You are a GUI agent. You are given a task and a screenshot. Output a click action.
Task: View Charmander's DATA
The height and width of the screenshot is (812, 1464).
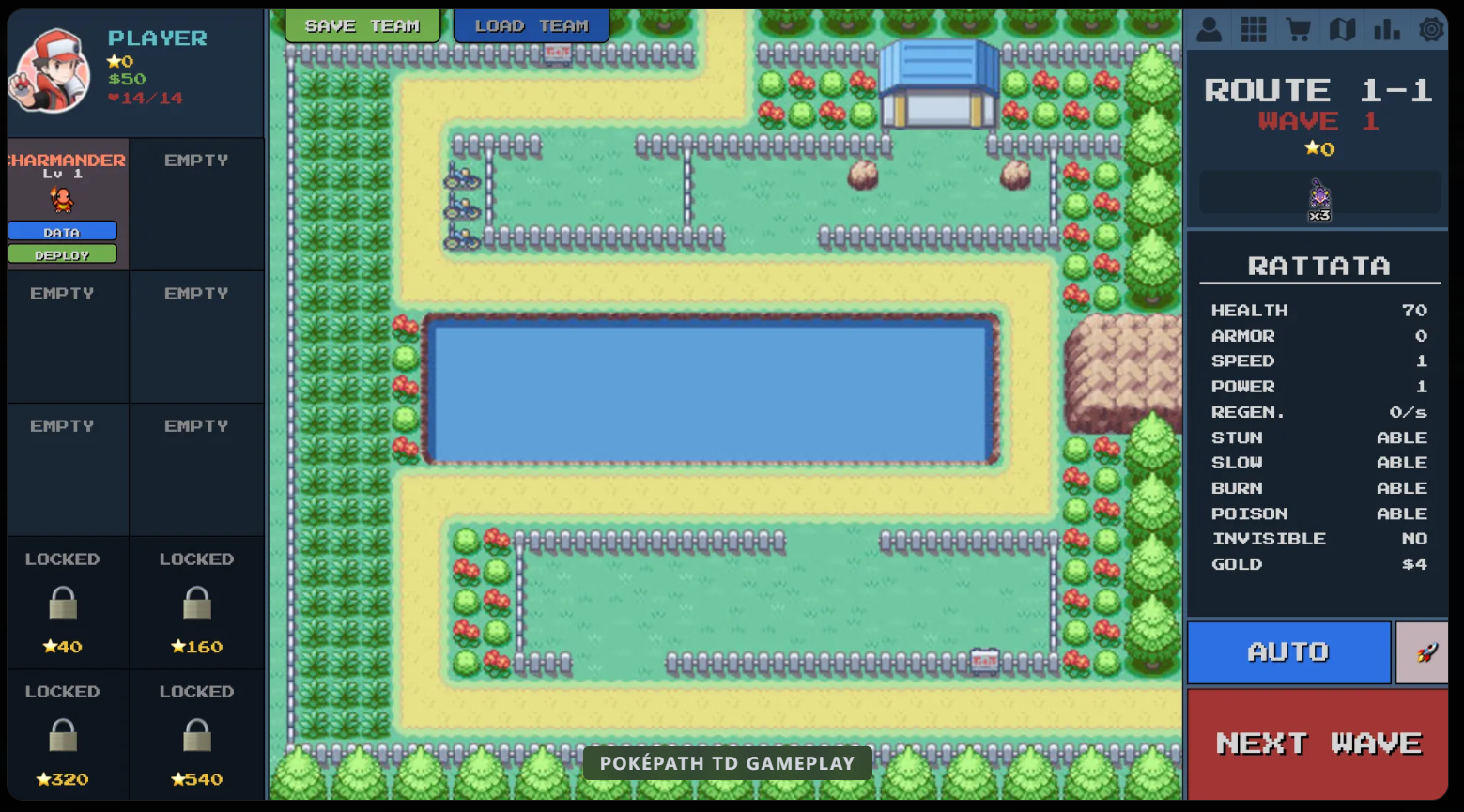point(62,230)
